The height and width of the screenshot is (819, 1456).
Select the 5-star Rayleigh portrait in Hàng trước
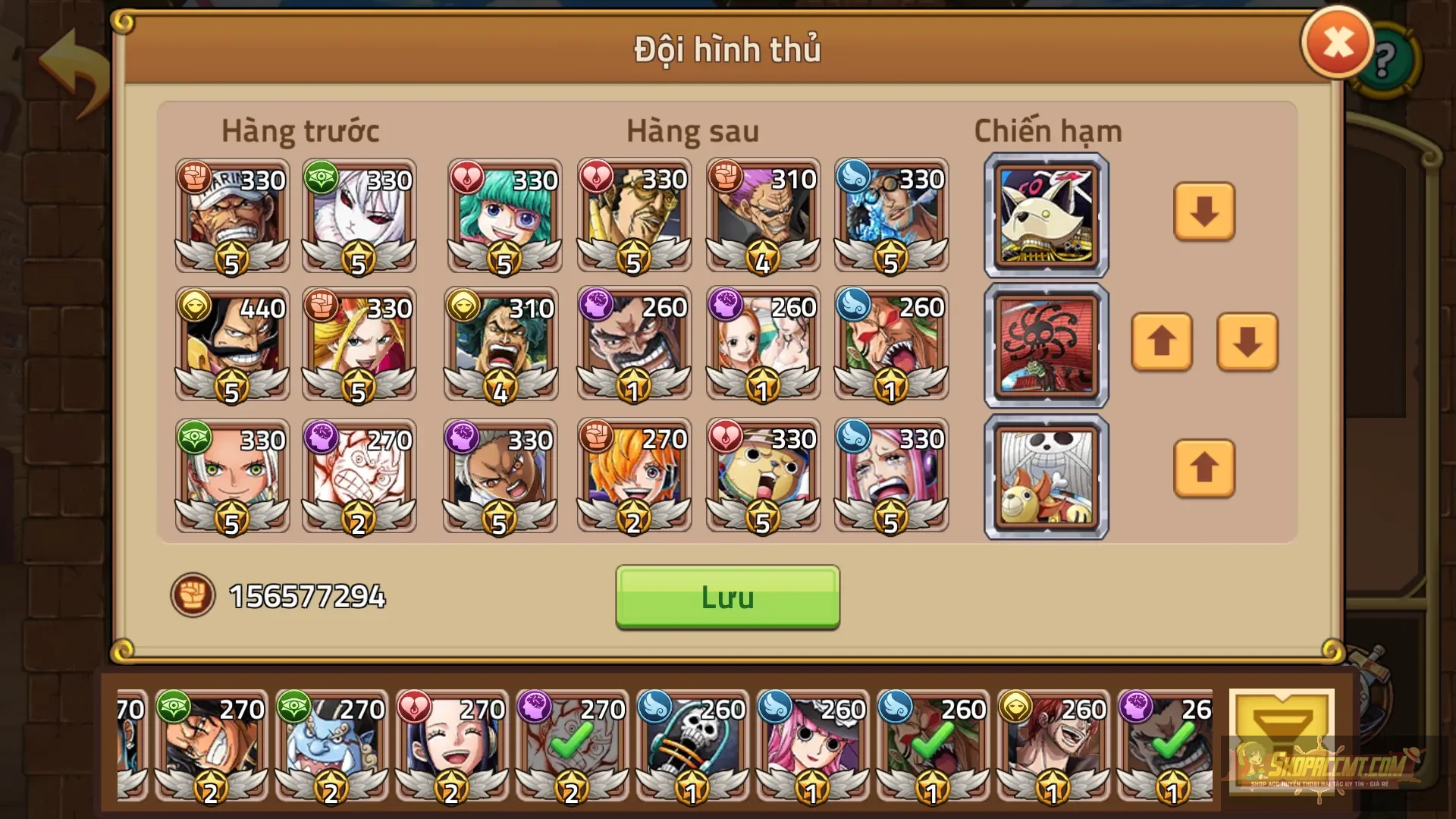click(231, 474)
